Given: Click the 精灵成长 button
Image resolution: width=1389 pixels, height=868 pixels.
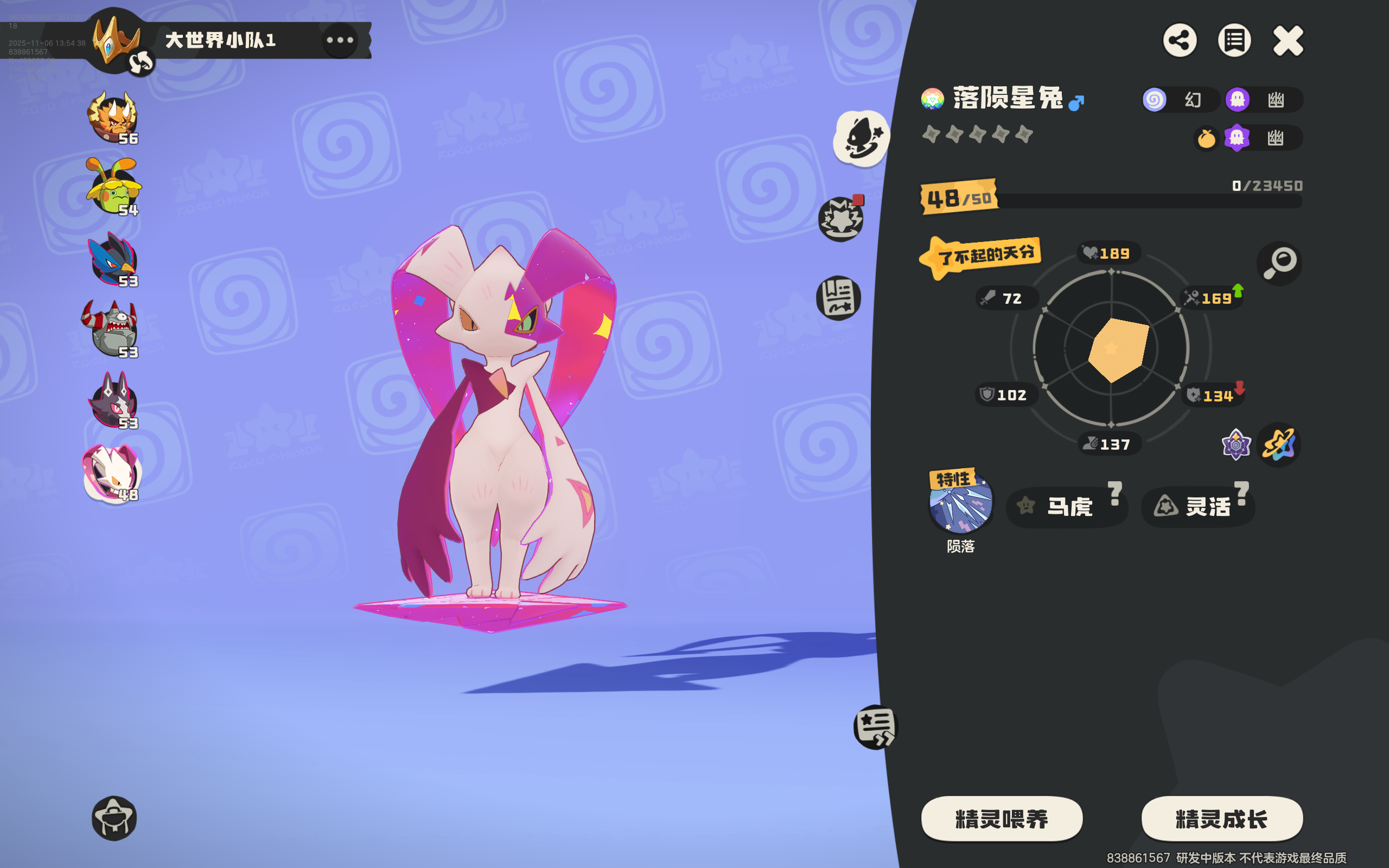Looking at the screenshot, I should tap(1221, 819).
